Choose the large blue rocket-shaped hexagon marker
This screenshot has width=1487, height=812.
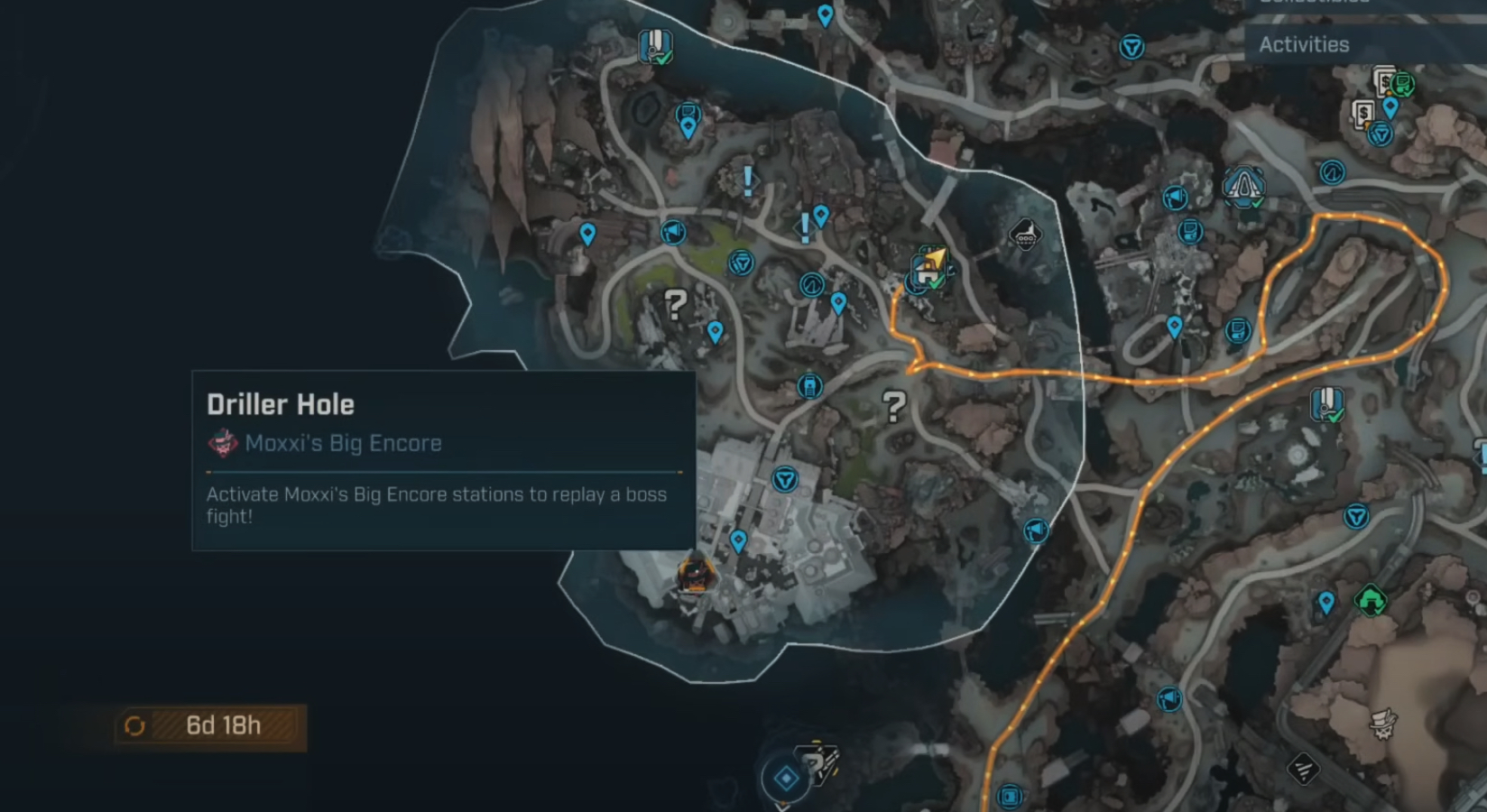click(1243, 187)
